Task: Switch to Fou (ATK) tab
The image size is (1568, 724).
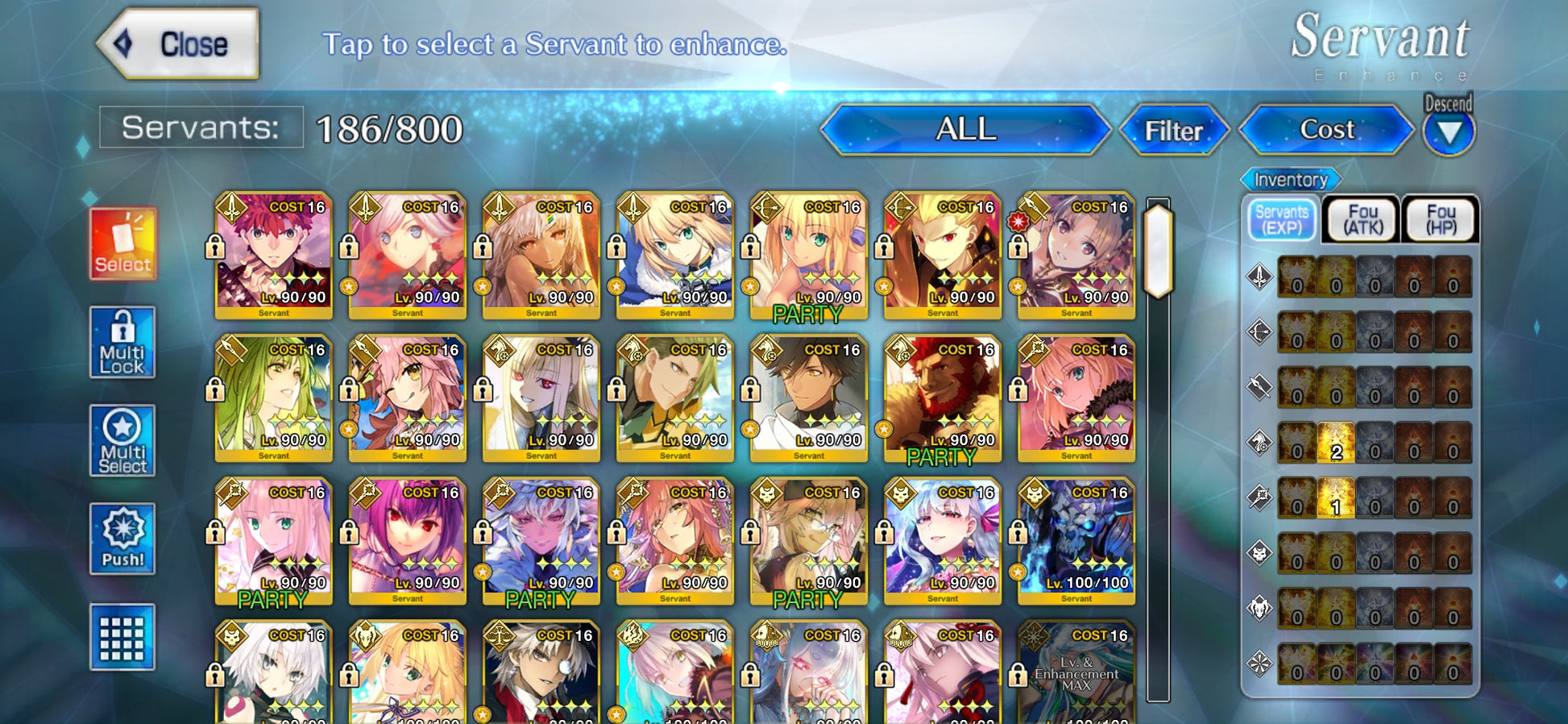Action: [1362, 219]
